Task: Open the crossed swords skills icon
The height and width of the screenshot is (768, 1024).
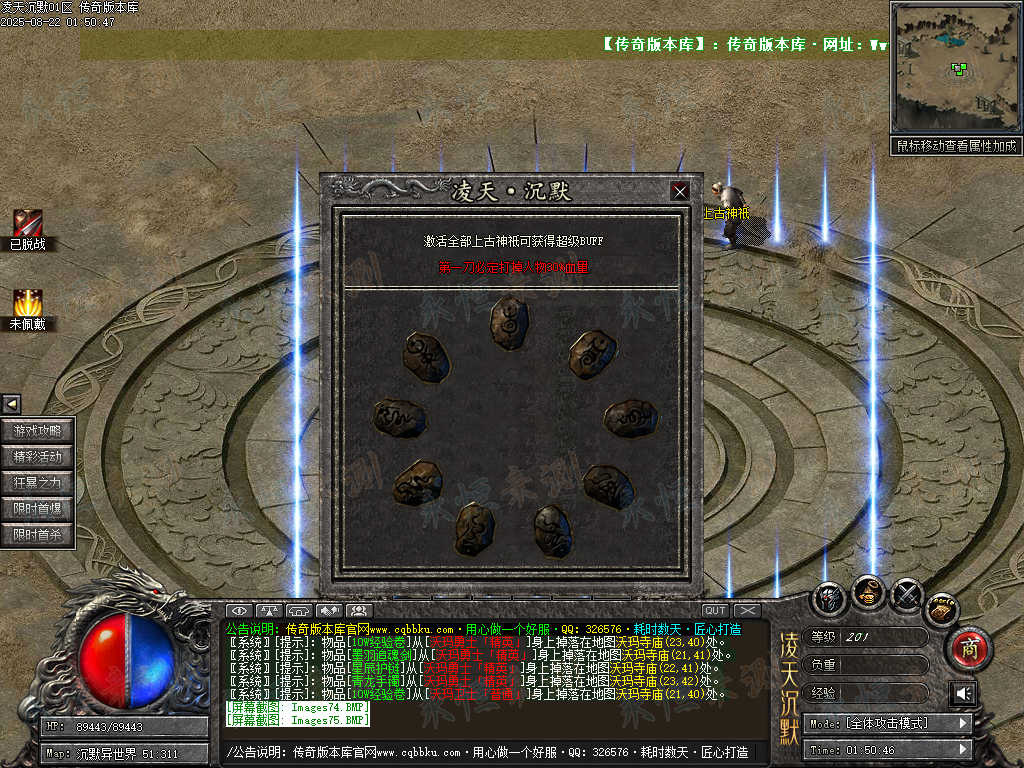Action: (906, 594)
